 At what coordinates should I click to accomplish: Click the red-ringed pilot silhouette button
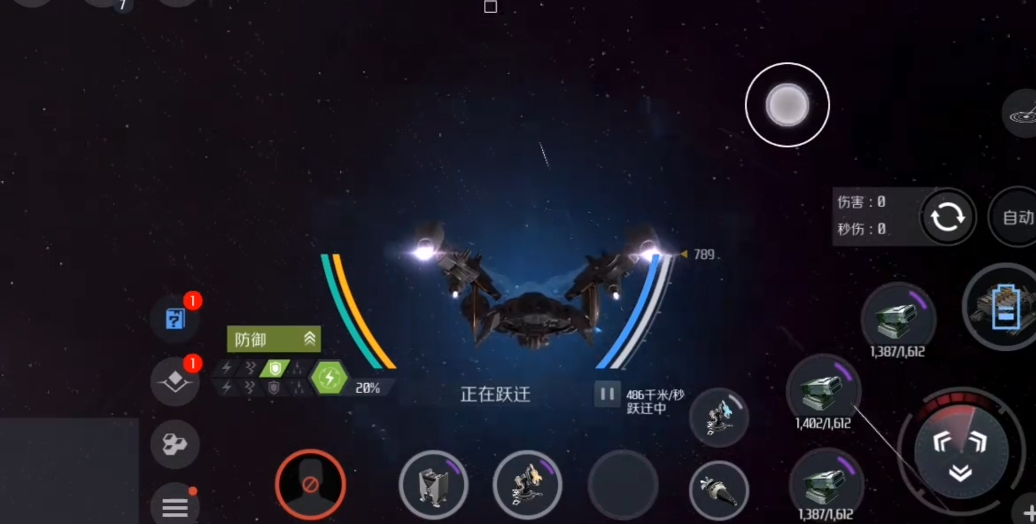click(310, 485)
